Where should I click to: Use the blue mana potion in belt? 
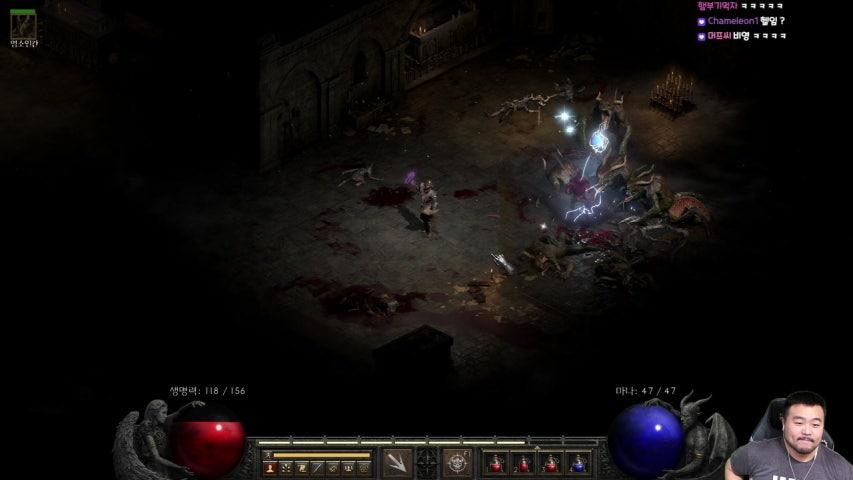[578, 463]
